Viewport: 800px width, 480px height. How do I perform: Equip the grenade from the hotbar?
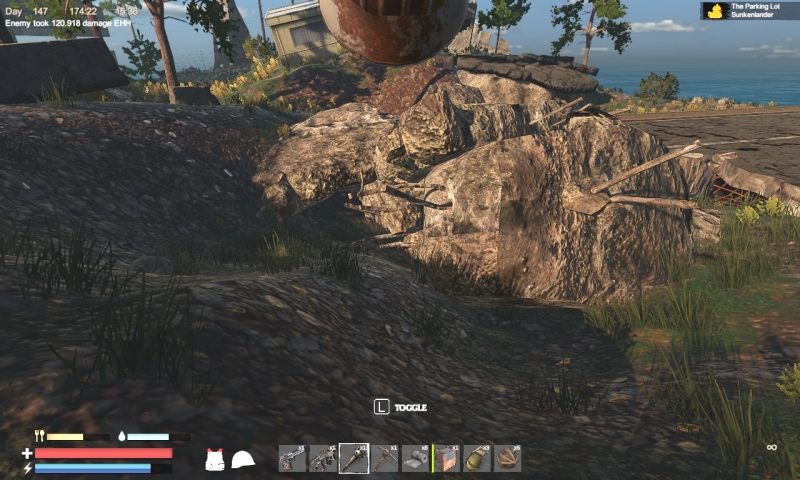point(477,459)
